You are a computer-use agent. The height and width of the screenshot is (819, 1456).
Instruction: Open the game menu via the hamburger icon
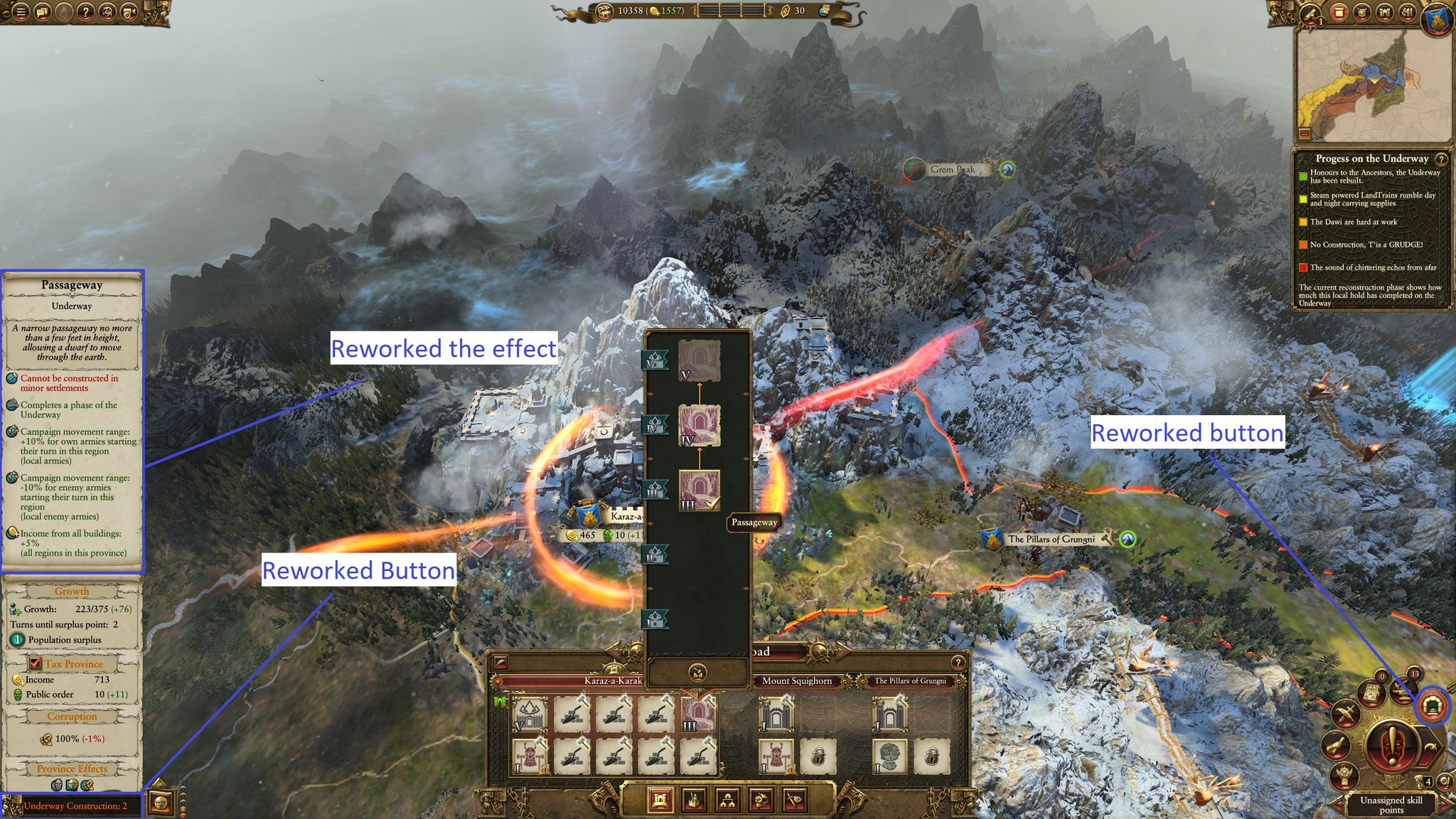click(21, 12)
